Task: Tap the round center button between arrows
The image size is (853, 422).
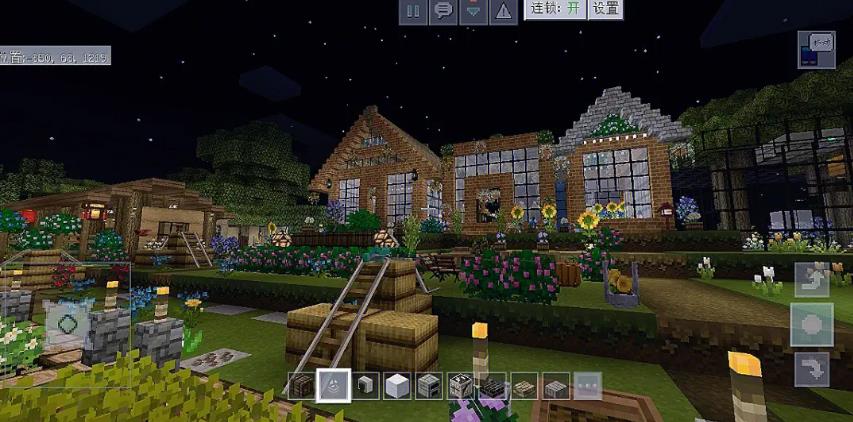Action: click(811, 324)
